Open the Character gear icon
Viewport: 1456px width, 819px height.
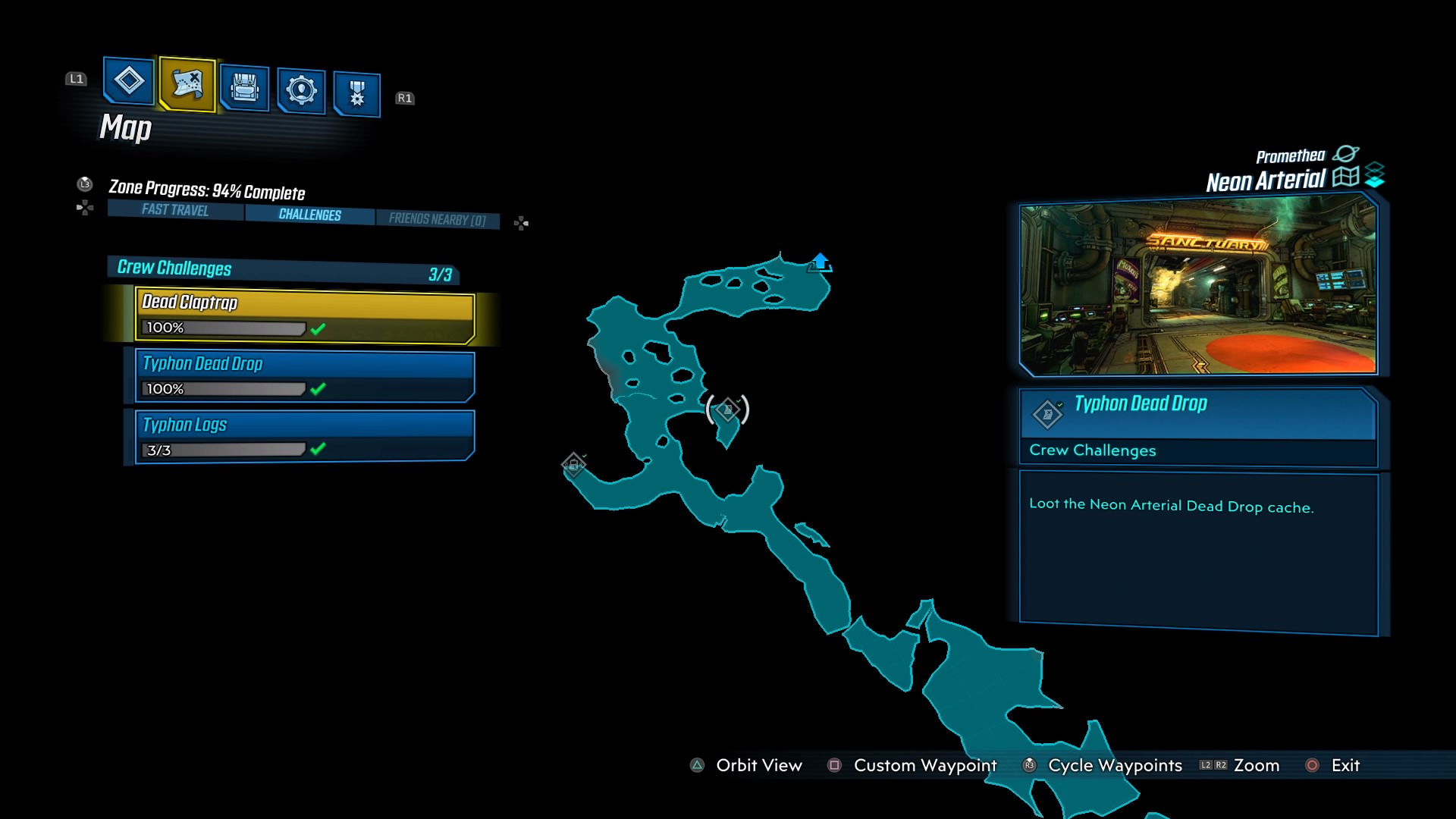pos(300,89)
